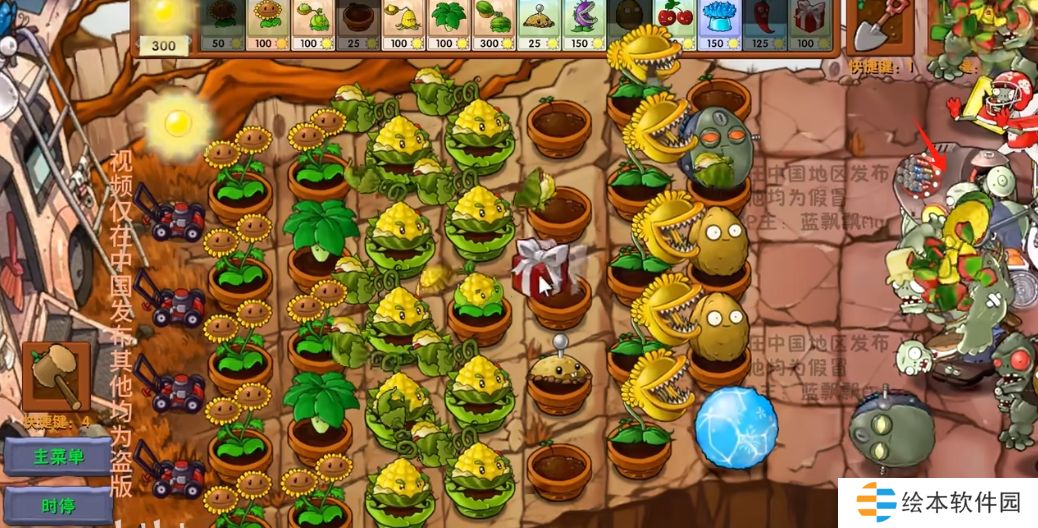
Task: Open the 主菜单 main menu
Action: pos(59,456)
